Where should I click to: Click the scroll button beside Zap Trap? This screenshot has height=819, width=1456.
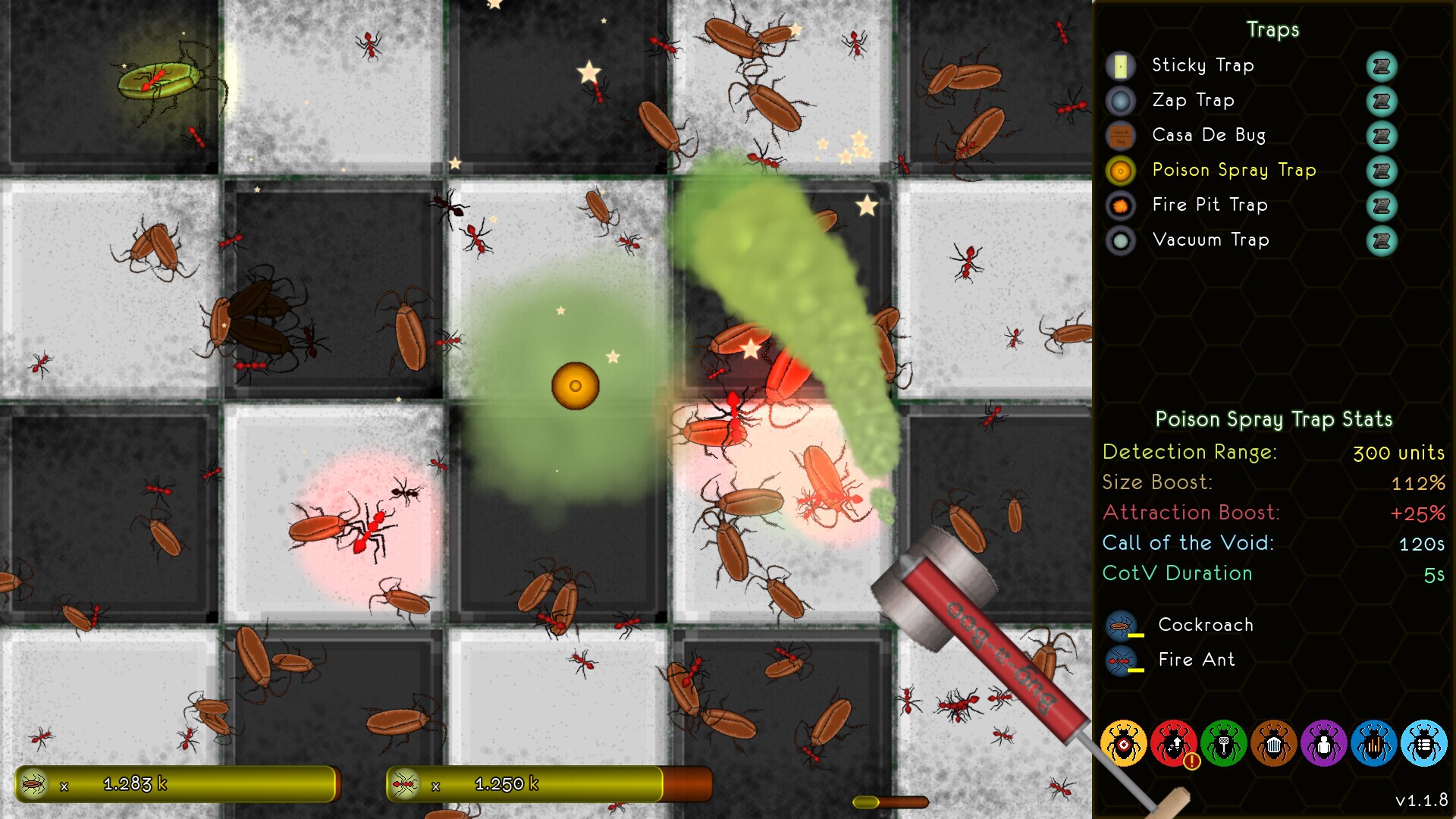[x=1381, y=101]
